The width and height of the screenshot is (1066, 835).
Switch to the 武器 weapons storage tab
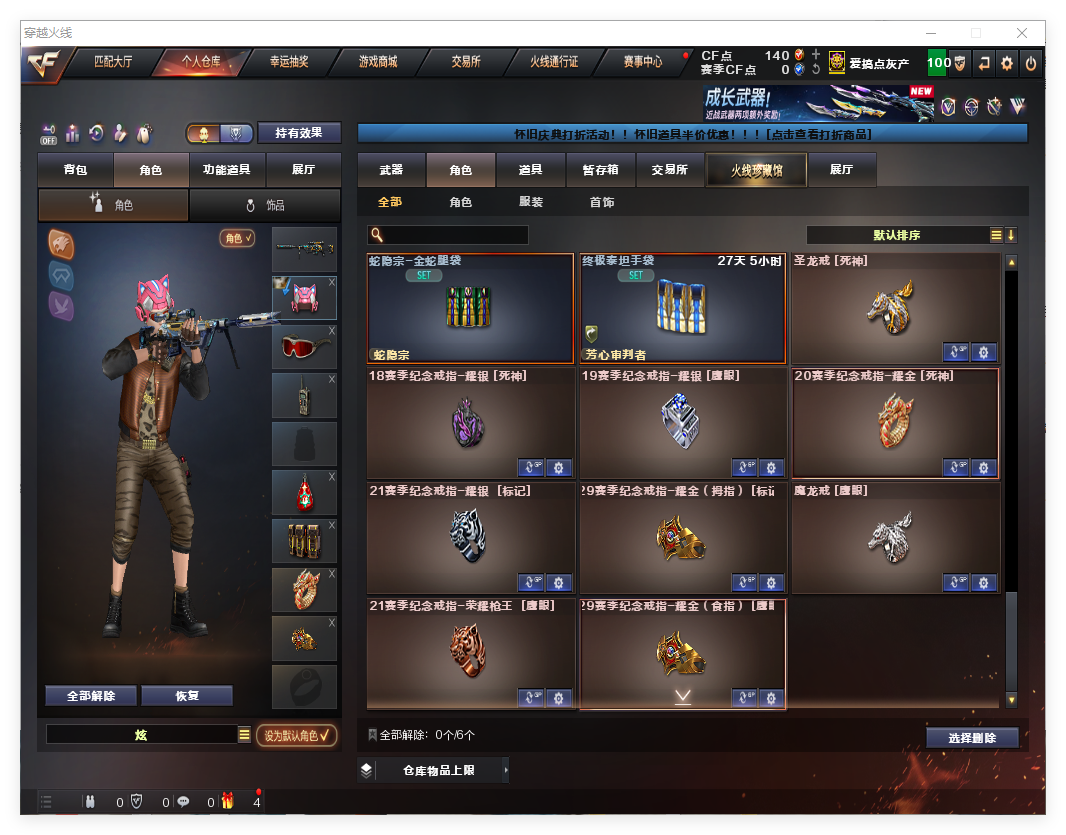click(391, 170)
